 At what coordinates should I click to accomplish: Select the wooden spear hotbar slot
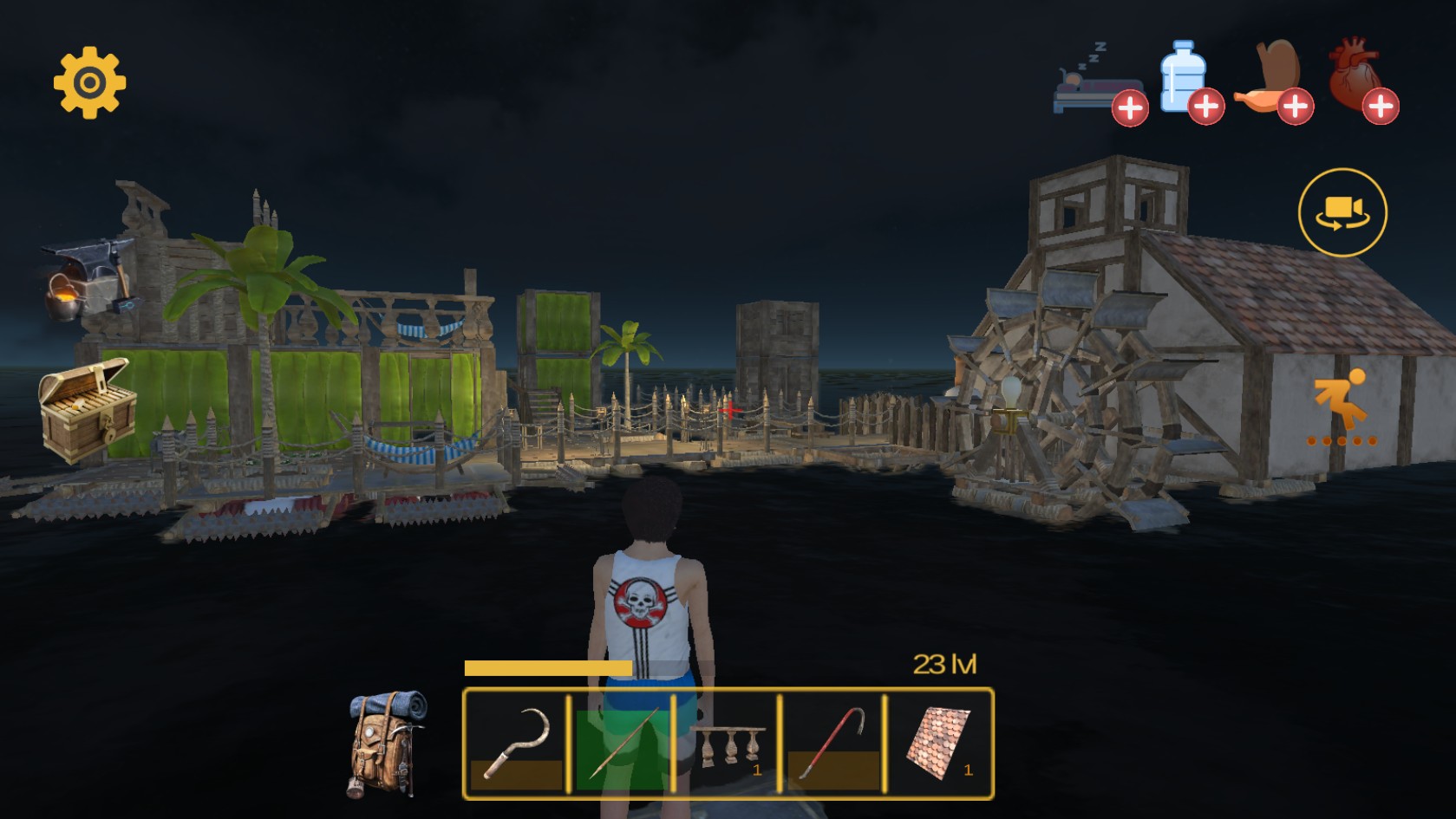point(622,744)
